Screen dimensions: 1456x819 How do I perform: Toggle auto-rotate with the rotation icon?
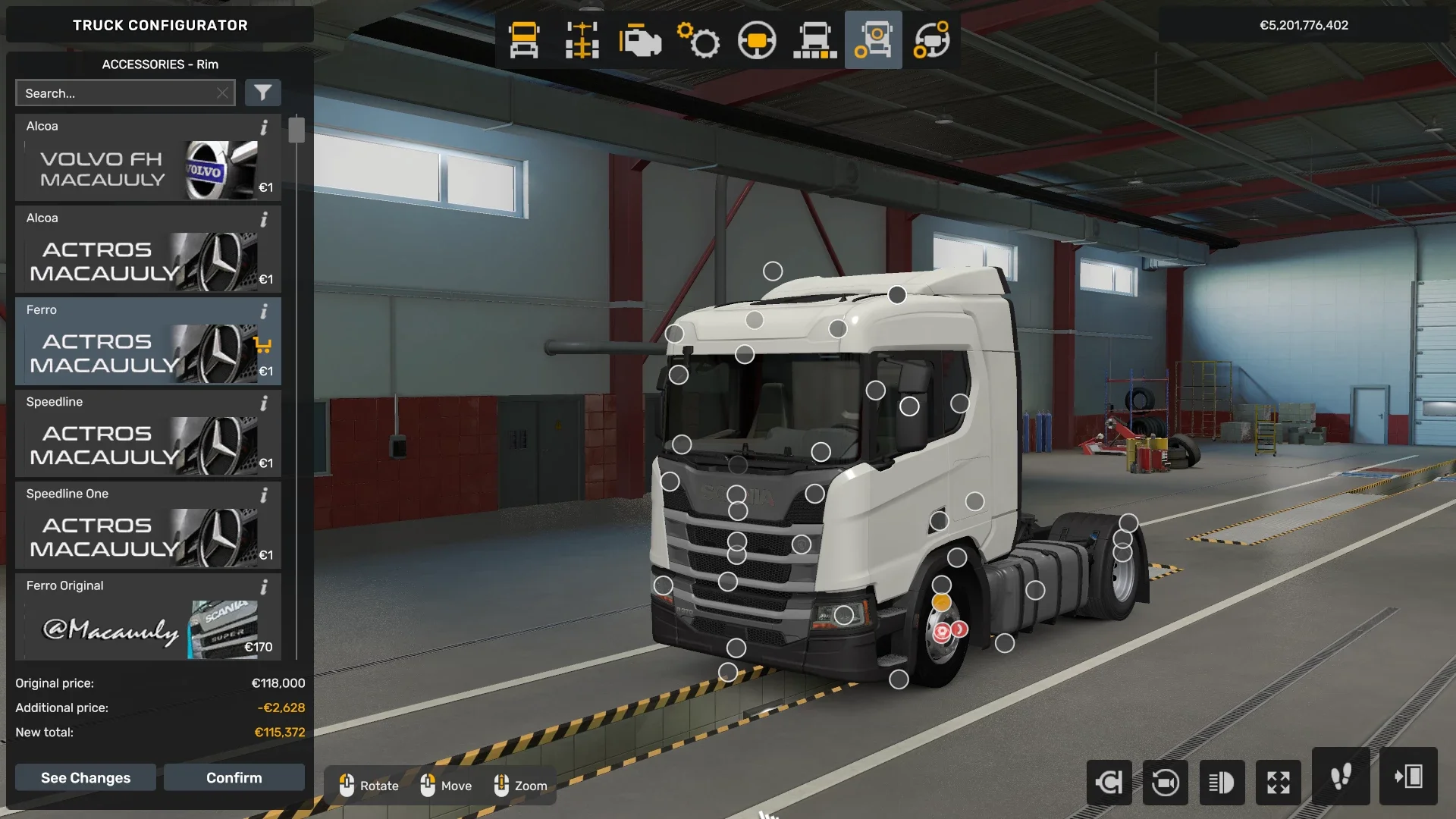[x=1109, y=783]
